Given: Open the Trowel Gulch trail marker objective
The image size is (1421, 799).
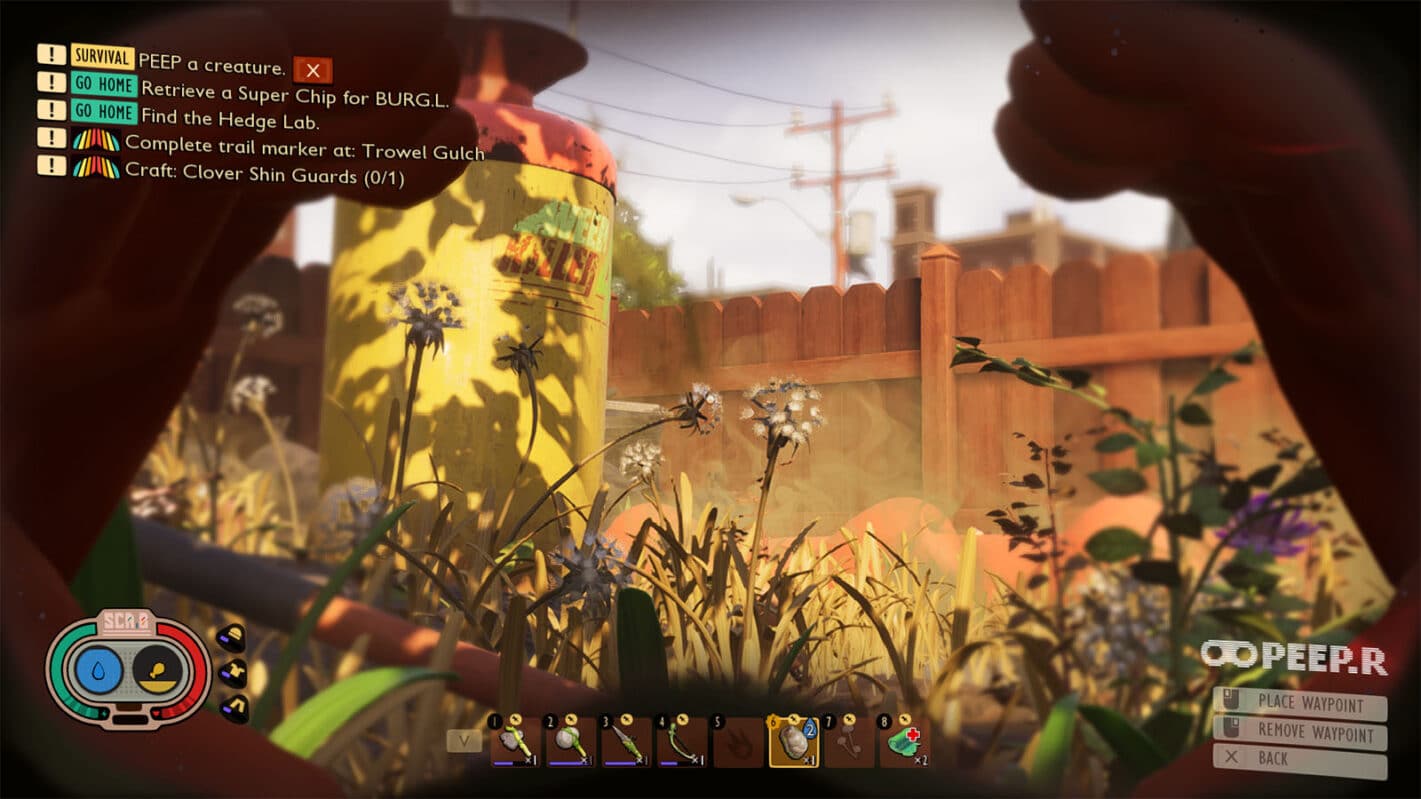Looking at the screenshot, I should 304,151.
